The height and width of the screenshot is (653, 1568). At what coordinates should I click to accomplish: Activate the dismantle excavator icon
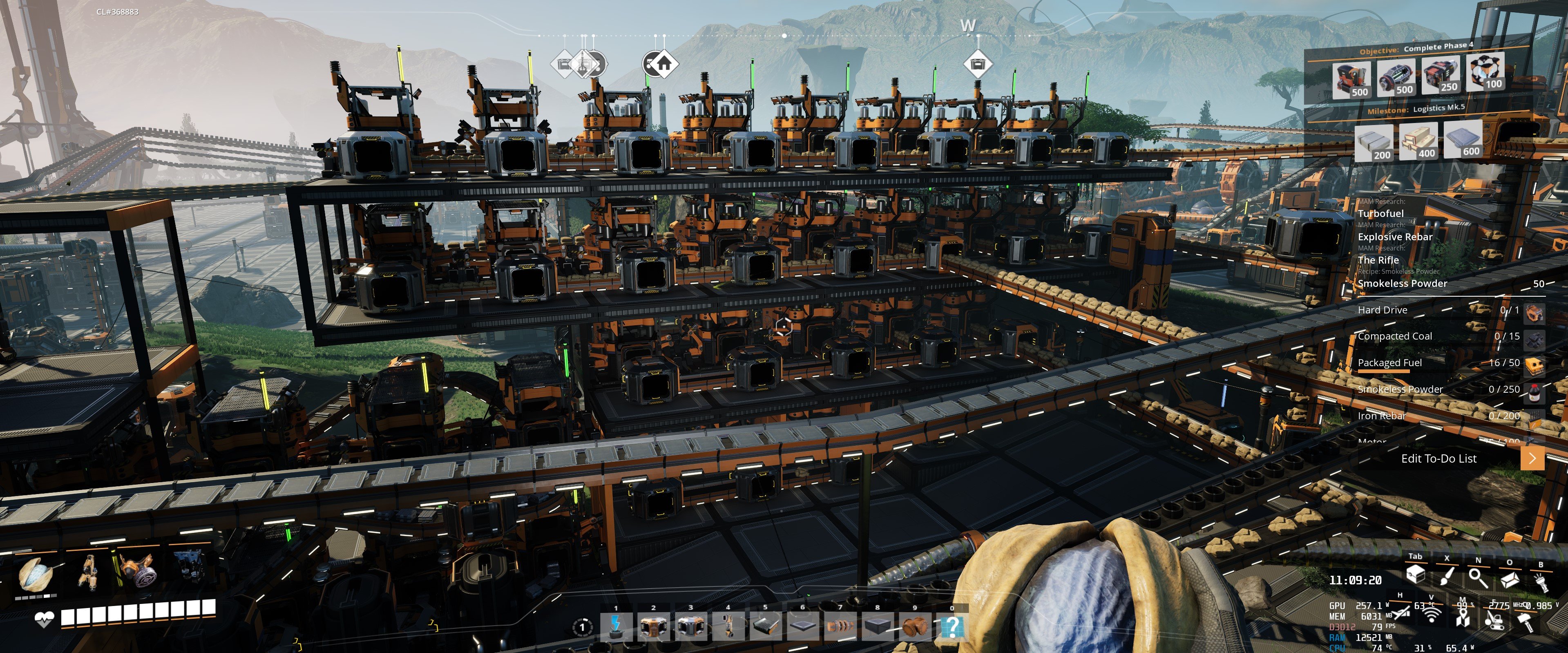tap(1493, 619)
